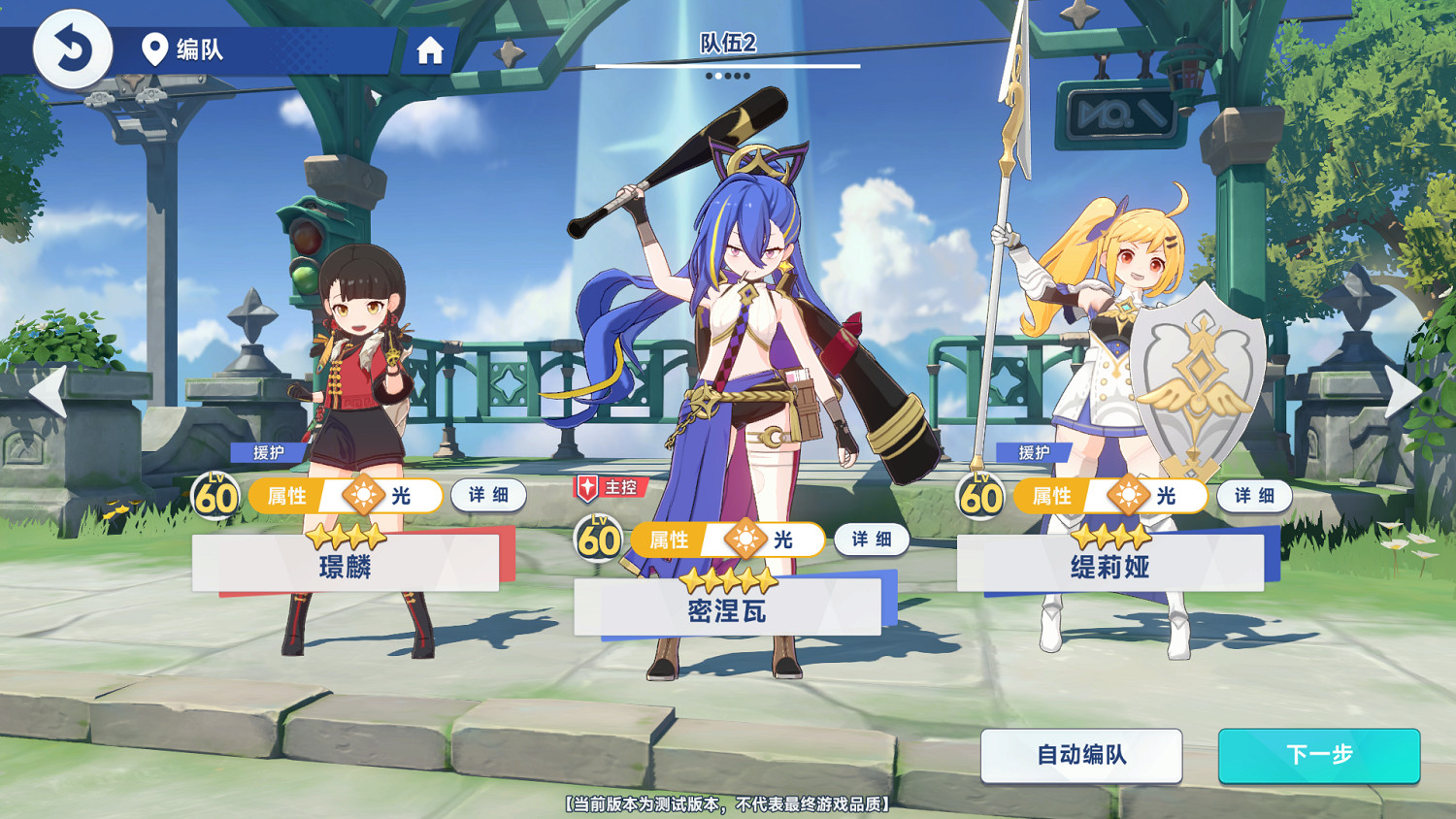Open 详细 details for 缇莉娅
The width and height of the screenshot is (1456, 819).
coord(1254,495)
